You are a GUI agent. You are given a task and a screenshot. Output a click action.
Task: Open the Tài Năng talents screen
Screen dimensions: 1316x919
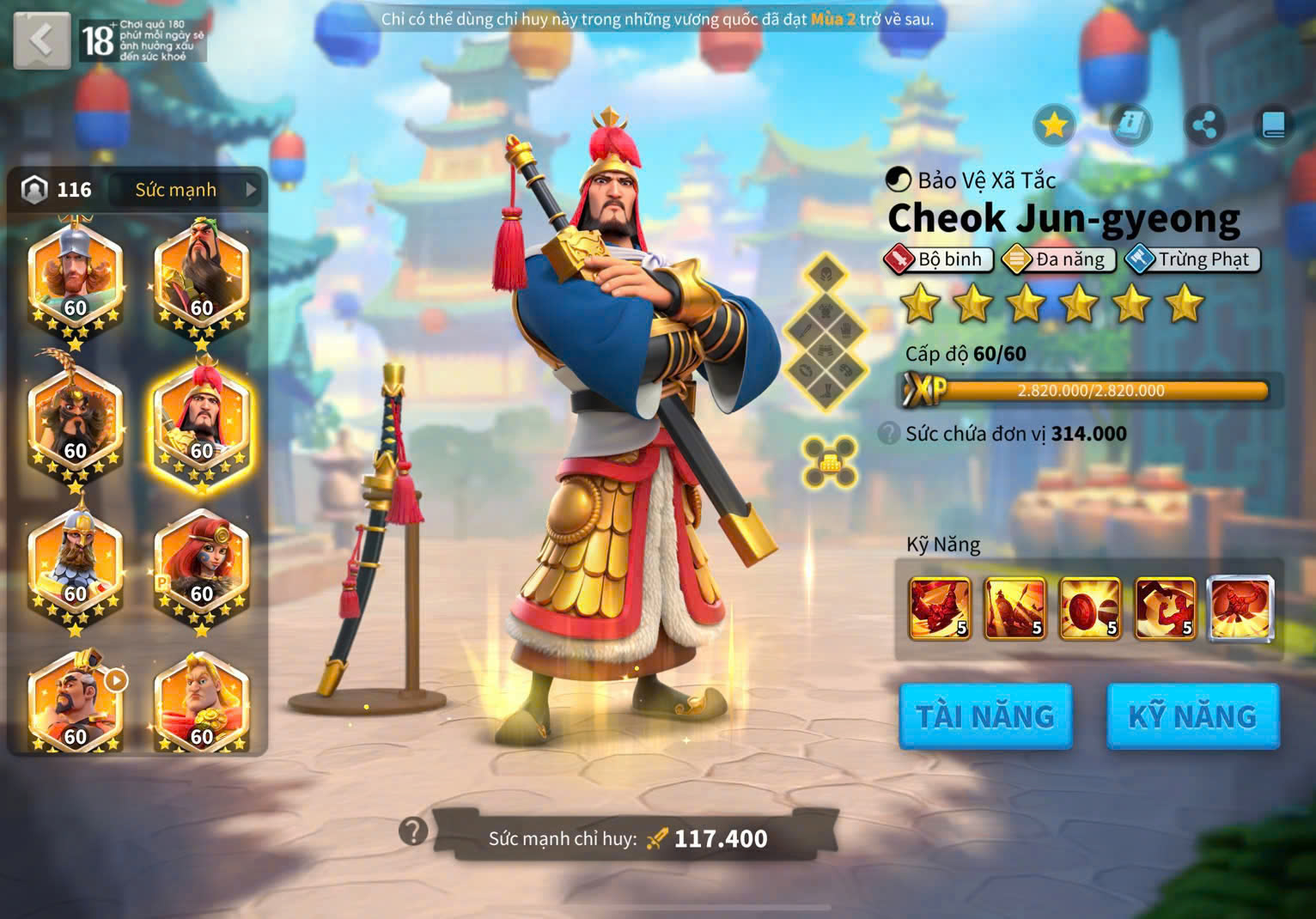tap(985, 716)
